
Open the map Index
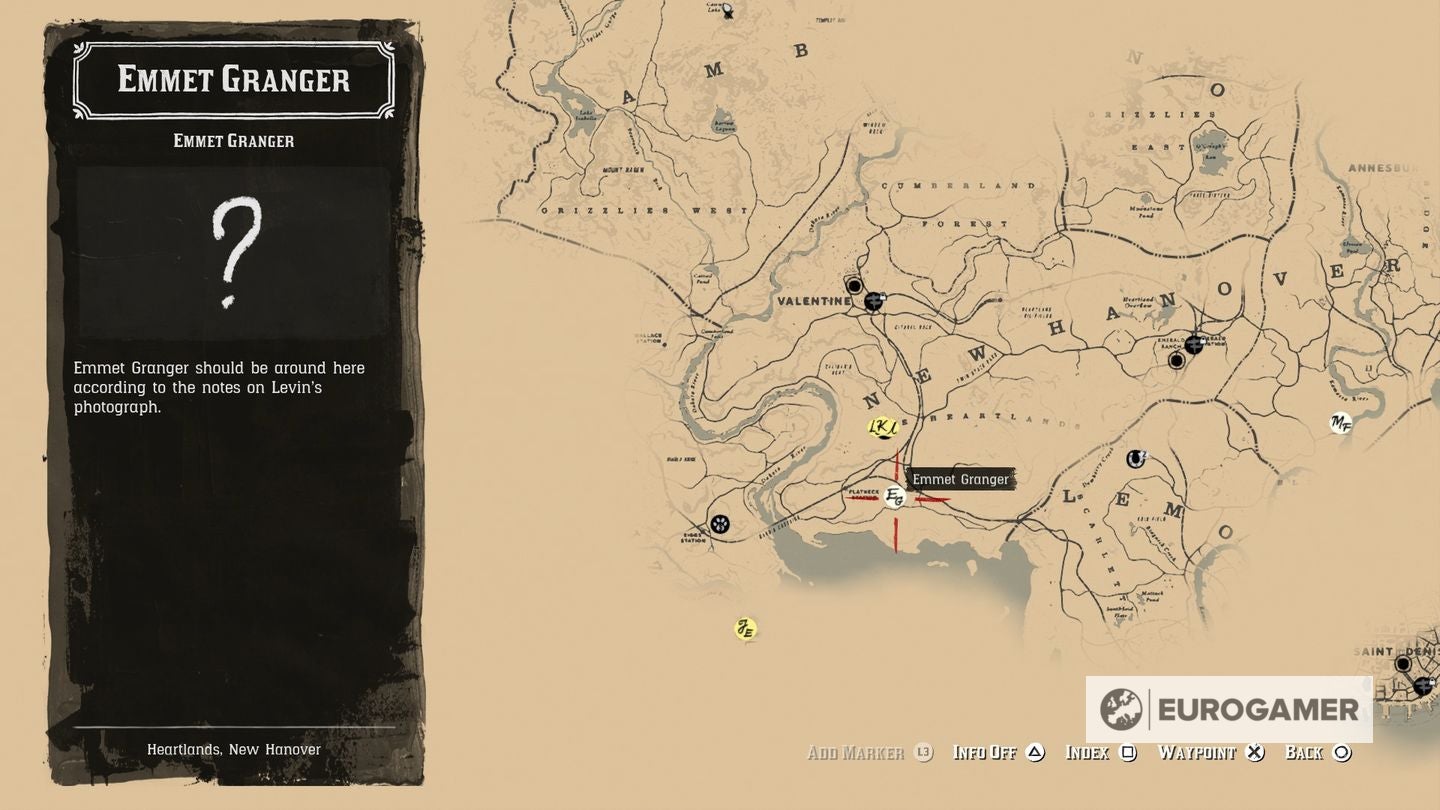(1089, 752)
